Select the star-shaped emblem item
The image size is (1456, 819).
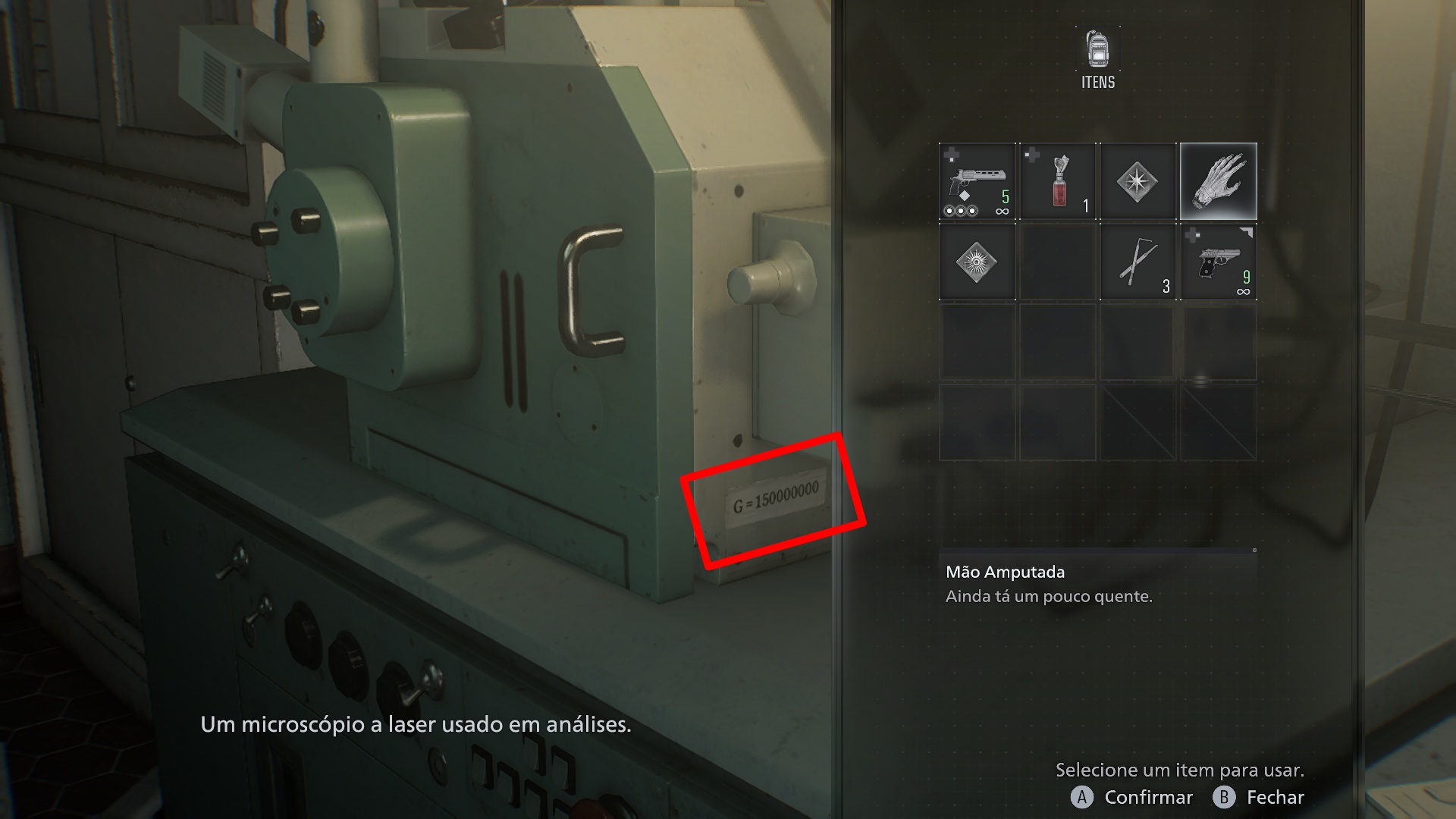pyautogui.click(x=1137, y=181)
